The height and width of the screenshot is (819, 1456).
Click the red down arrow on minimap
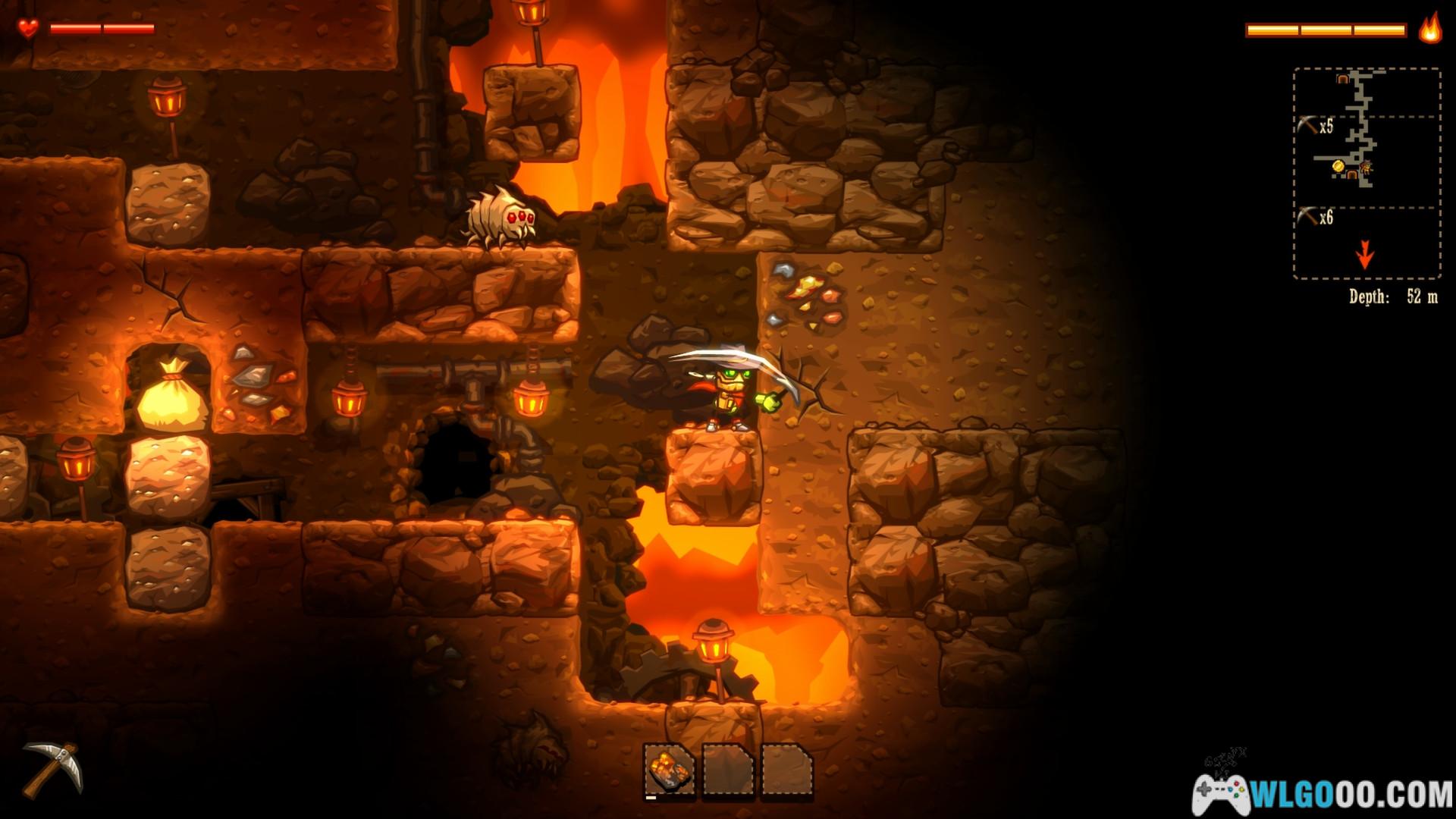(1365, 256)
